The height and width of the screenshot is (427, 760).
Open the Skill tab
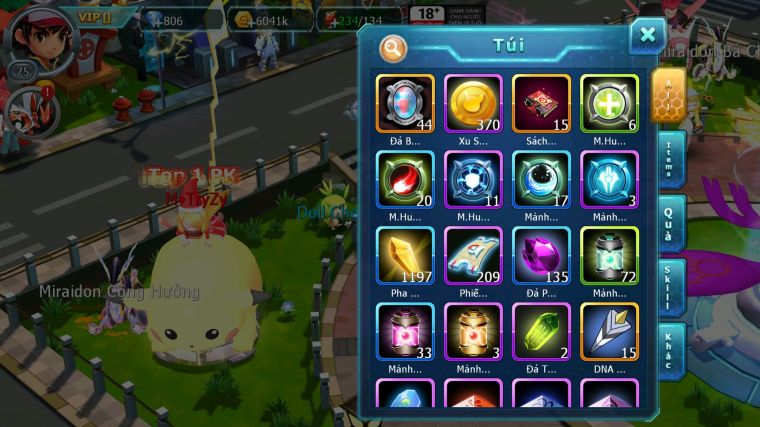pyautogui.click(x=671, y=287)
